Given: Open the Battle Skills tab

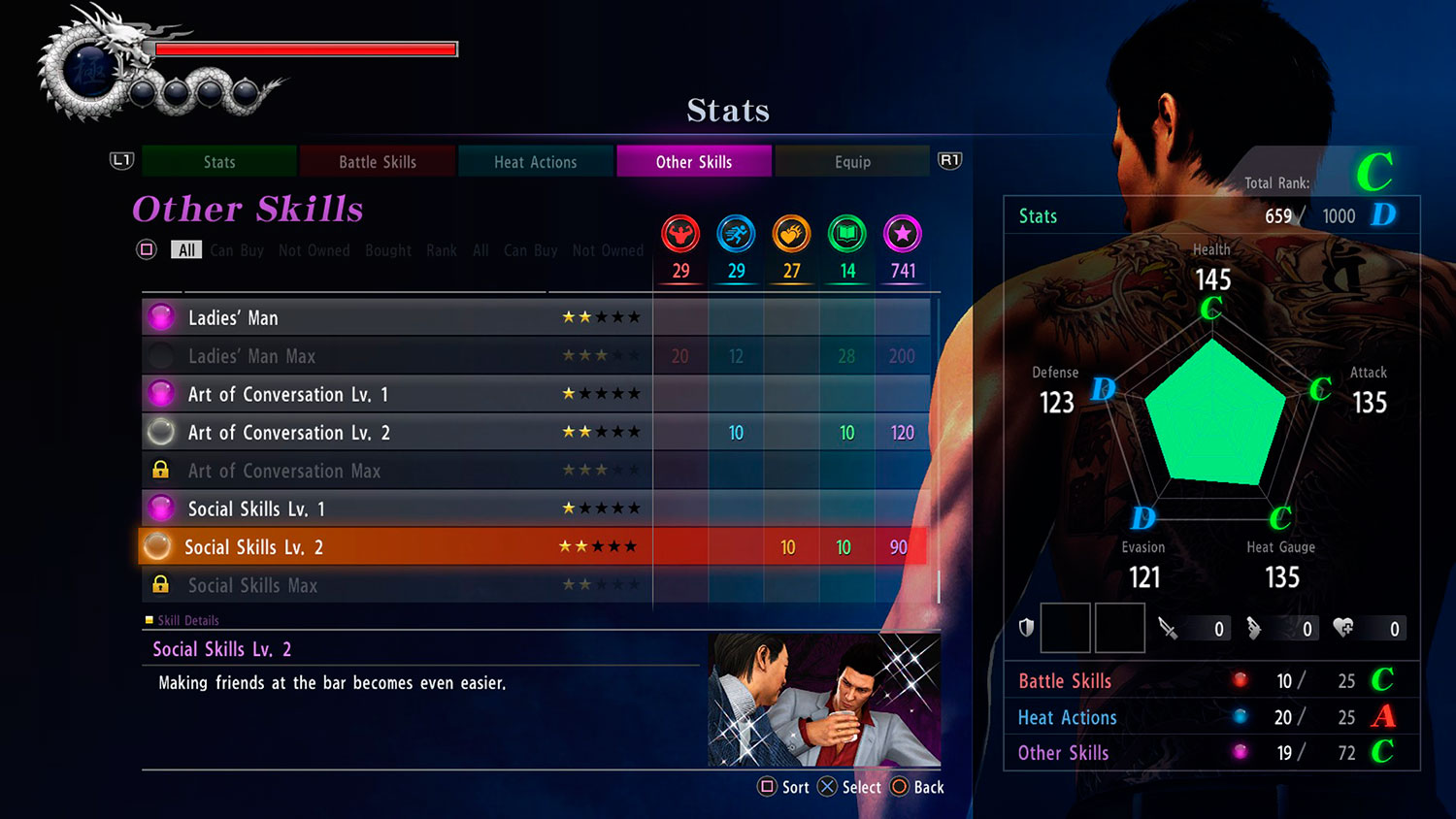Looking at the screenshot, I should 377,161.
